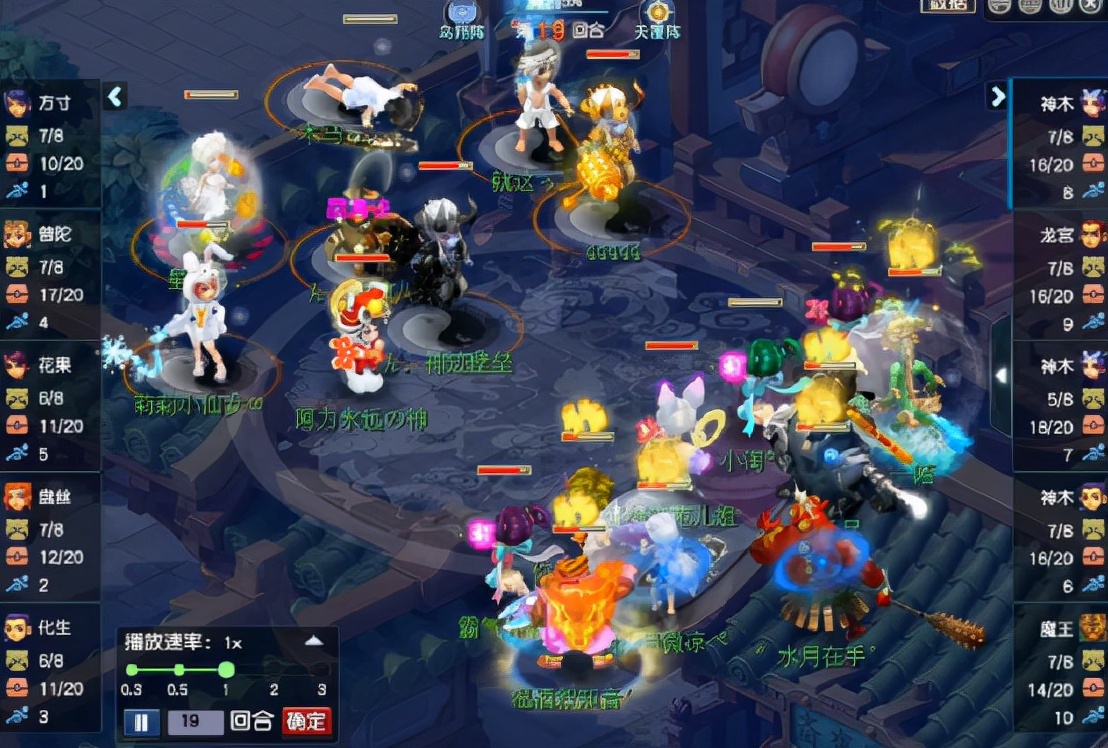The image size is (1108, 748).
Task: Select the 普陀 player row
Action: click(x=50, y=275)
